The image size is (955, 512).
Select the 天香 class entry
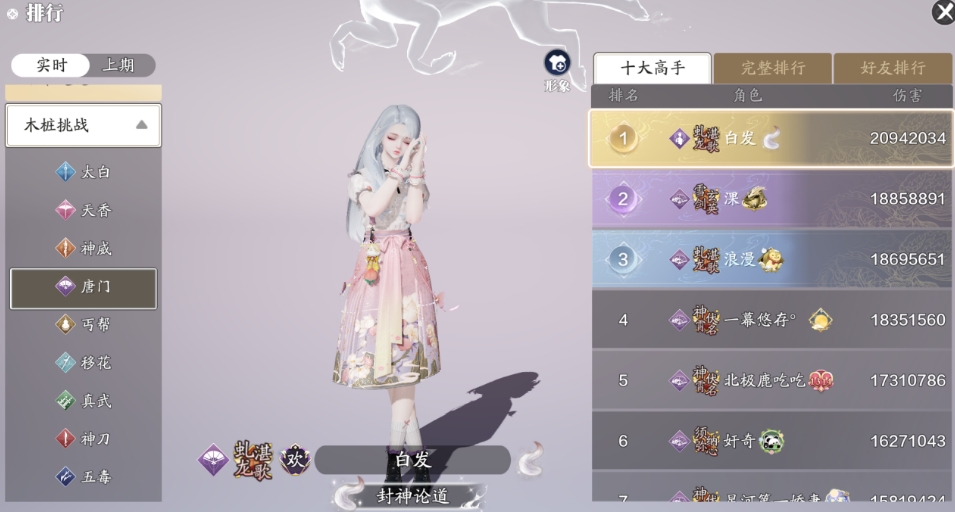click(84, 210)
